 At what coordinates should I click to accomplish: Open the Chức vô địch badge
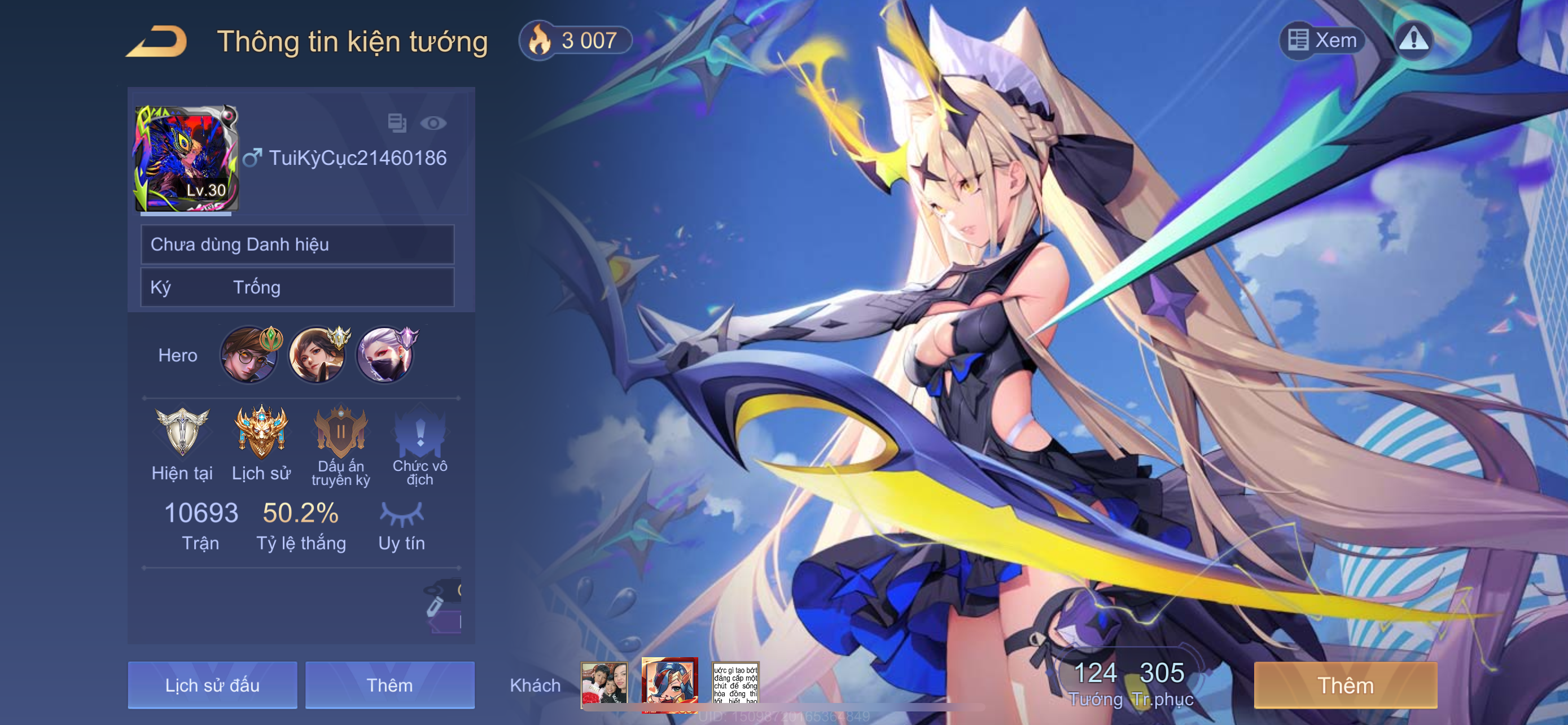(420, 431)
